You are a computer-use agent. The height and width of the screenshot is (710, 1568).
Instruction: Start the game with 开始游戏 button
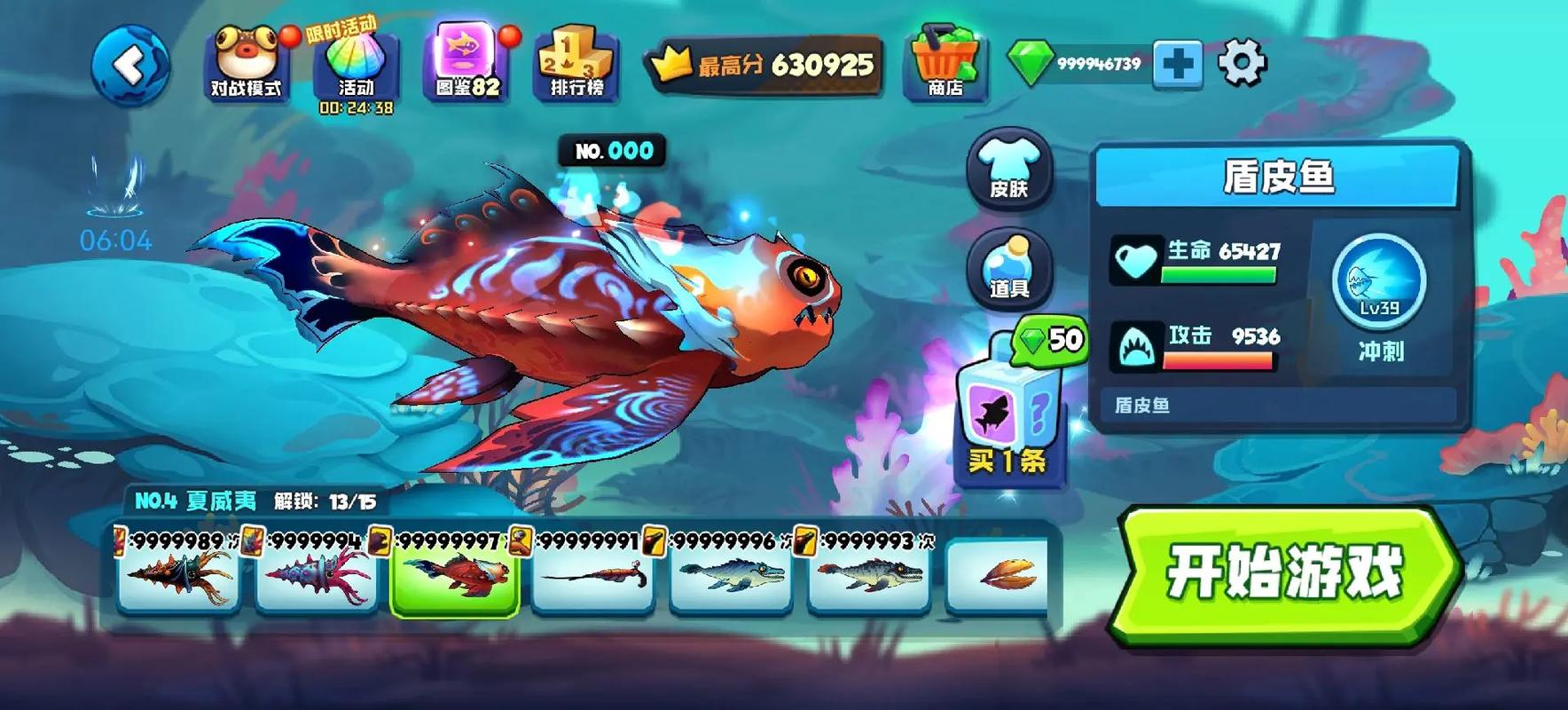click(x=1285, y=573)
